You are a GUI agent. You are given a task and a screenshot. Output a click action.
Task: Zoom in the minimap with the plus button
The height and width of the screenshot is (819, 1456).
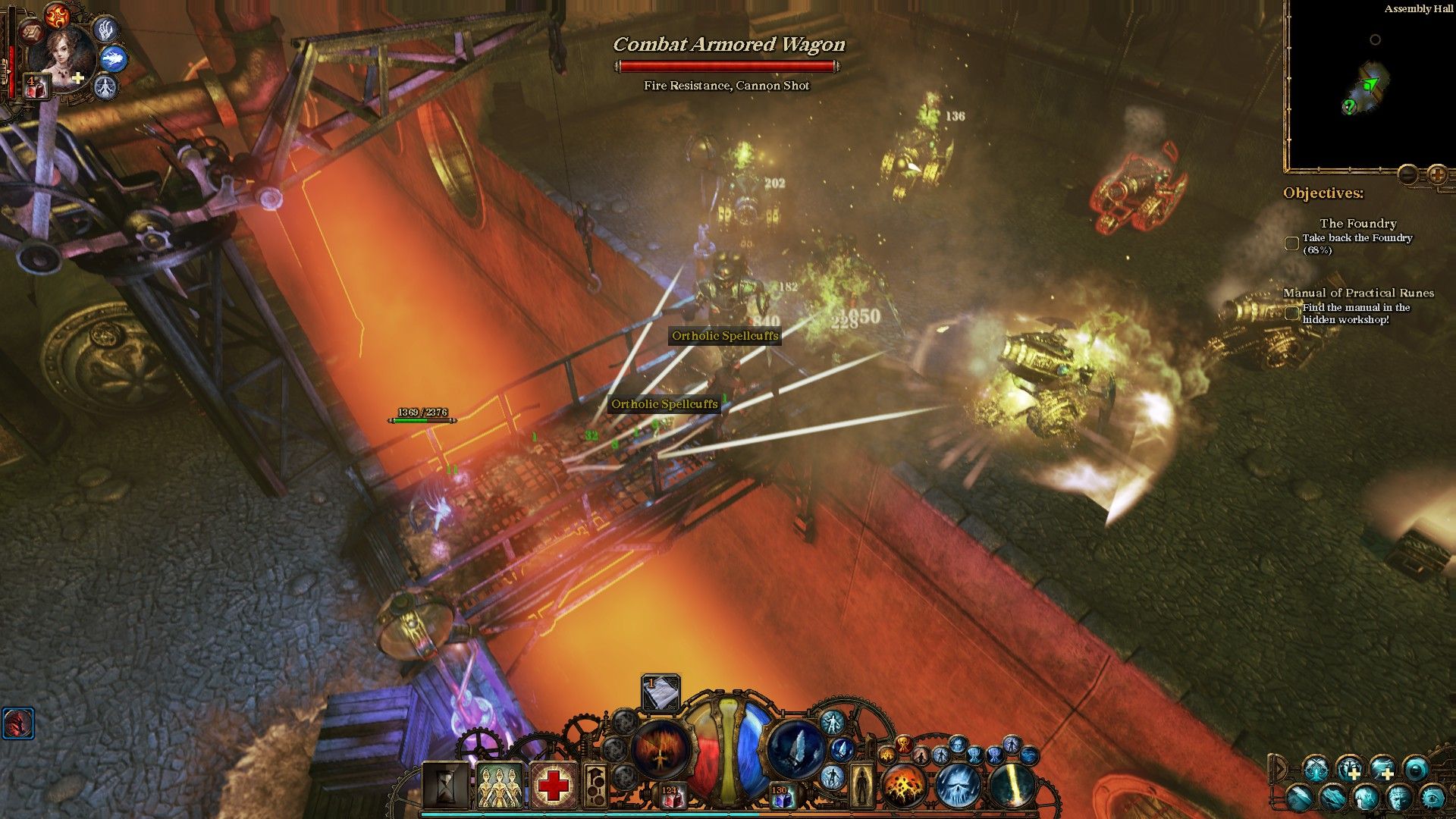coord(1437,175)
